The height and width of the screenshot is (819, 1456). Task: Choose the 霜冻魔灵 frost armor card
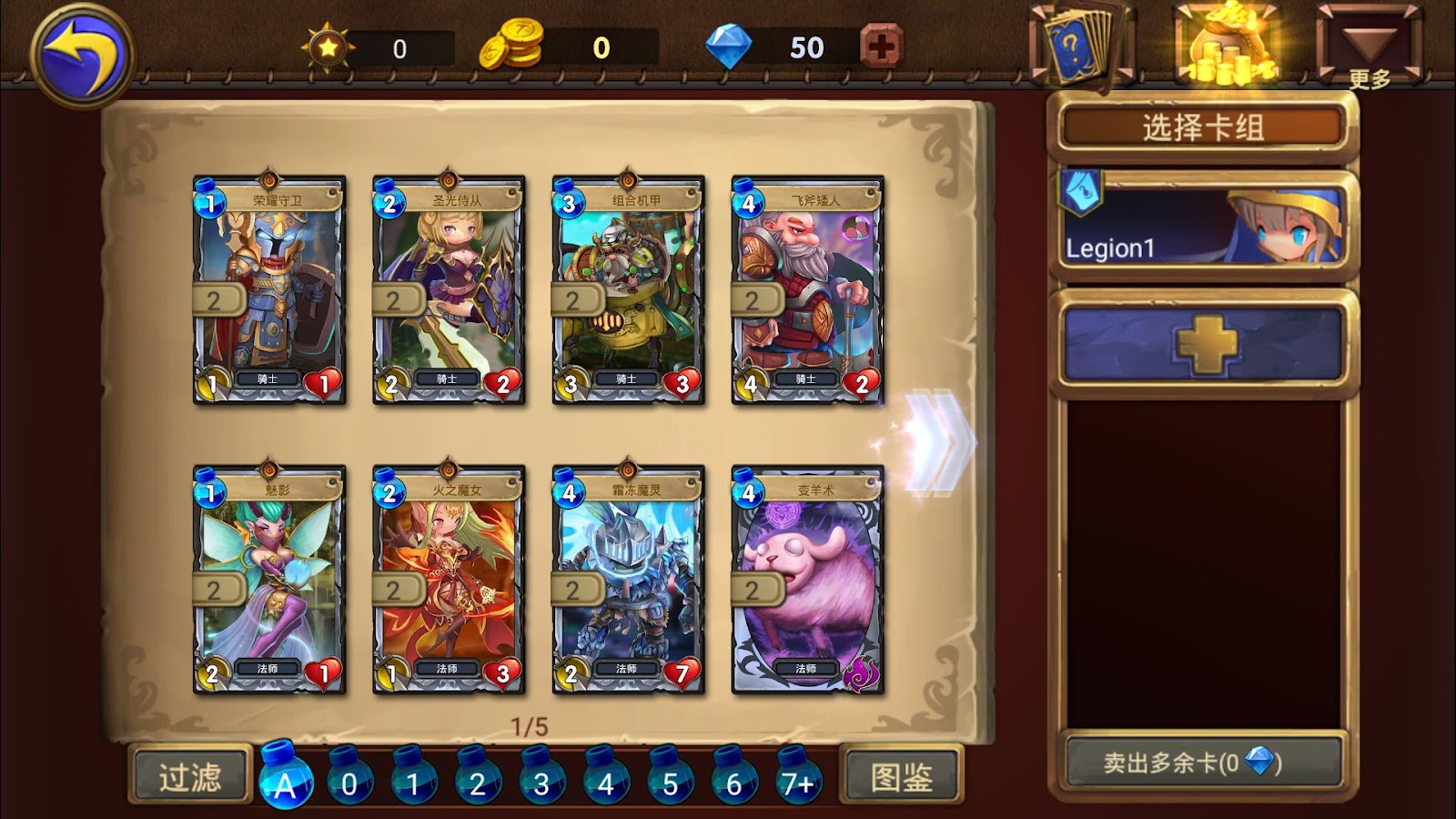tap(628, 581)
